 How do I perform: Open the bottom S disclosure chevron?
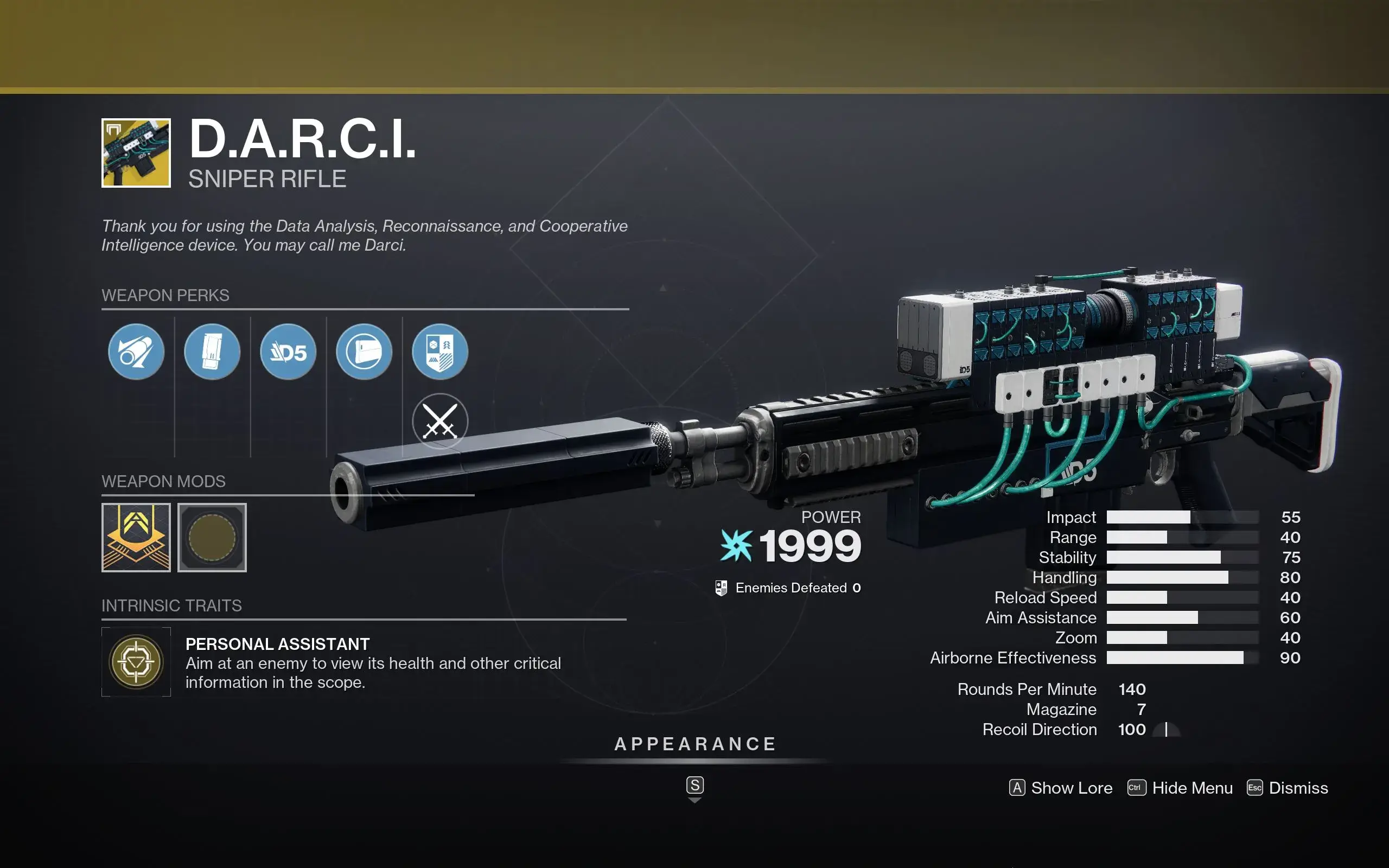[695, 786]
